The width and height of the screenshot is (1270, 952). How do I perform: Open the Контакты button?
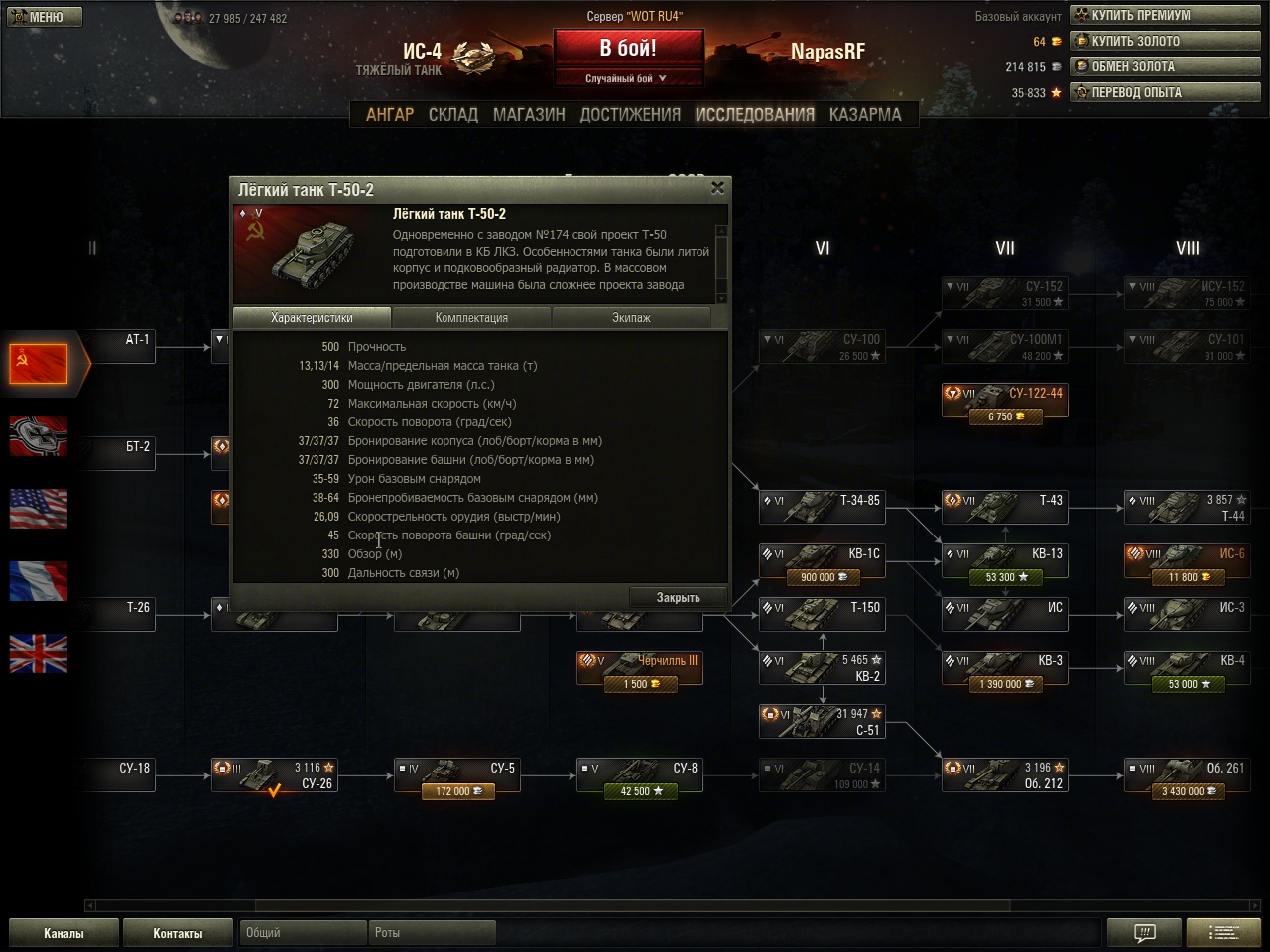point(178,933)
